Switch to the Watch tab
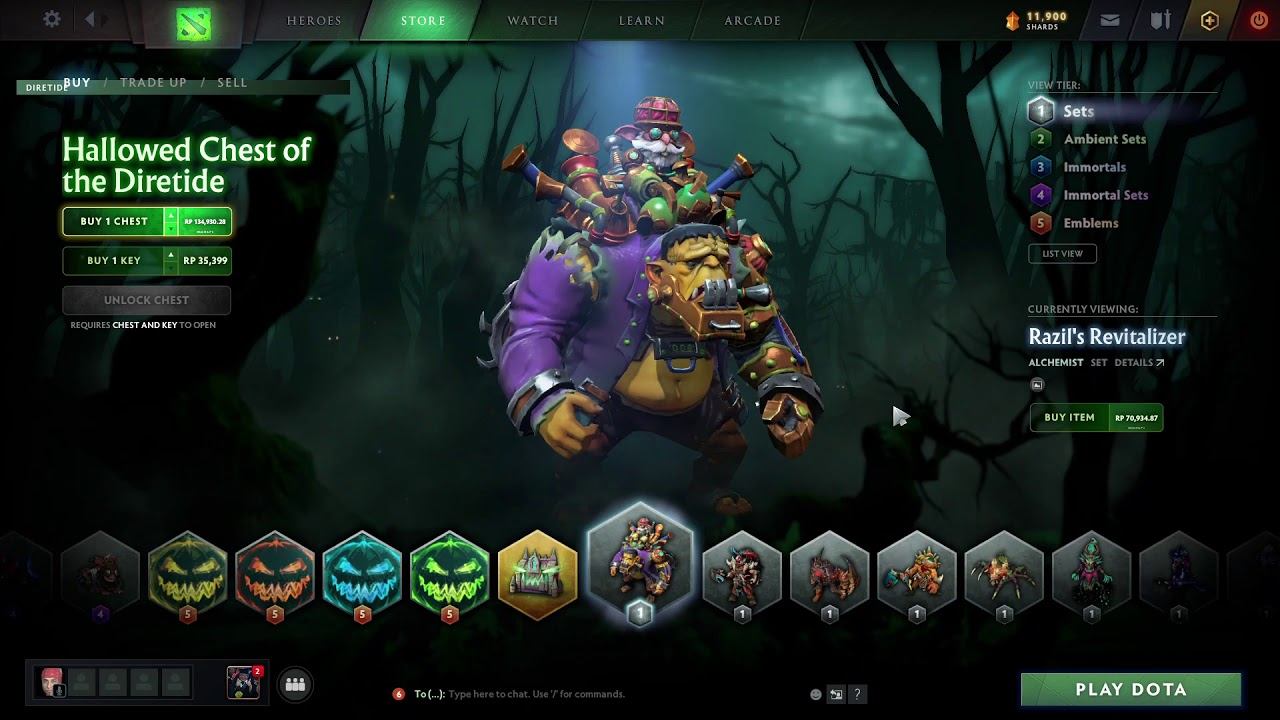Image resolution: width=1280 pixels, height=720 pixels. [532, 21]
